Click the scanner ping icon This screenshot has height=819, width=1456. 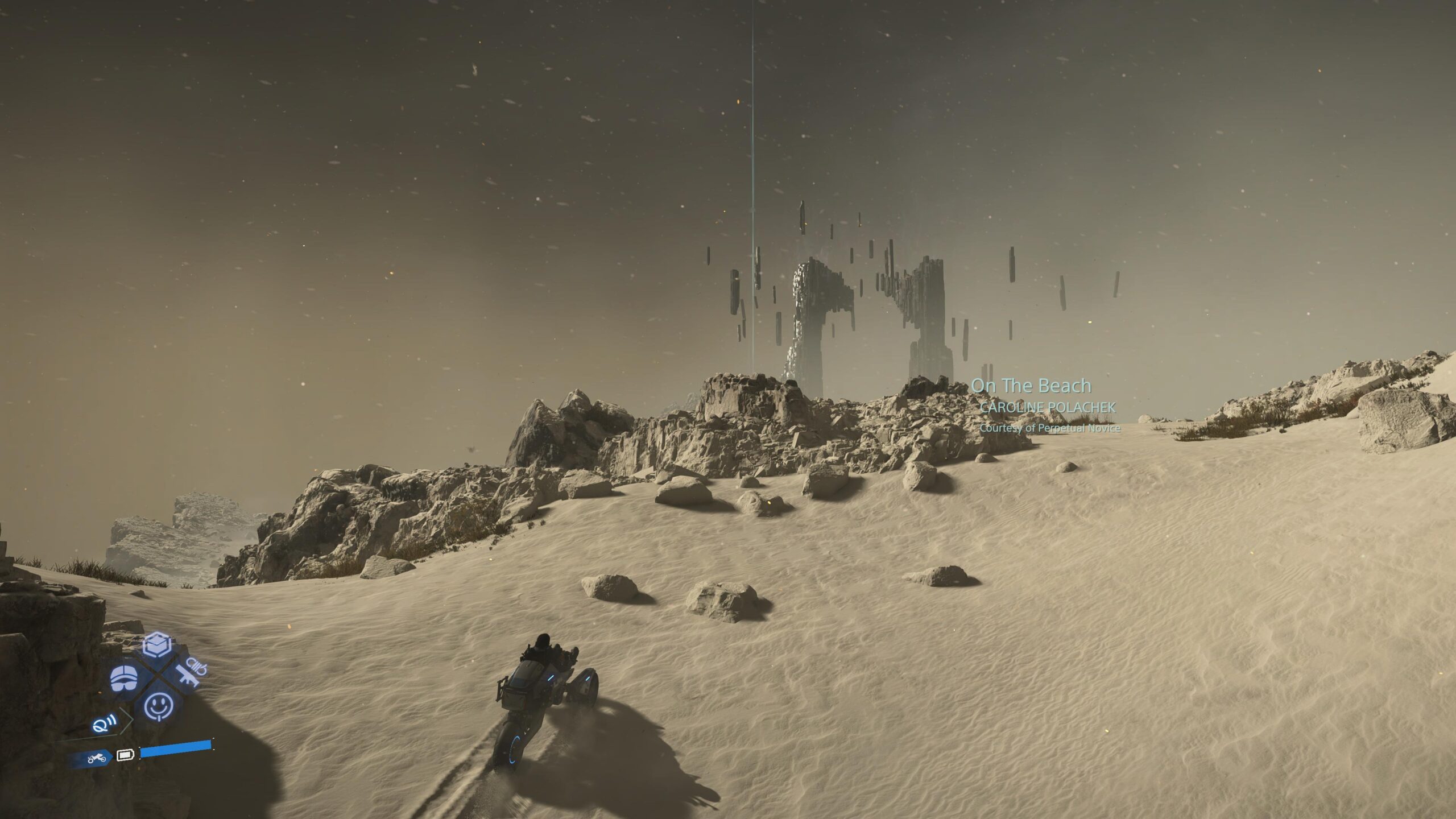[x=104, y=725]
